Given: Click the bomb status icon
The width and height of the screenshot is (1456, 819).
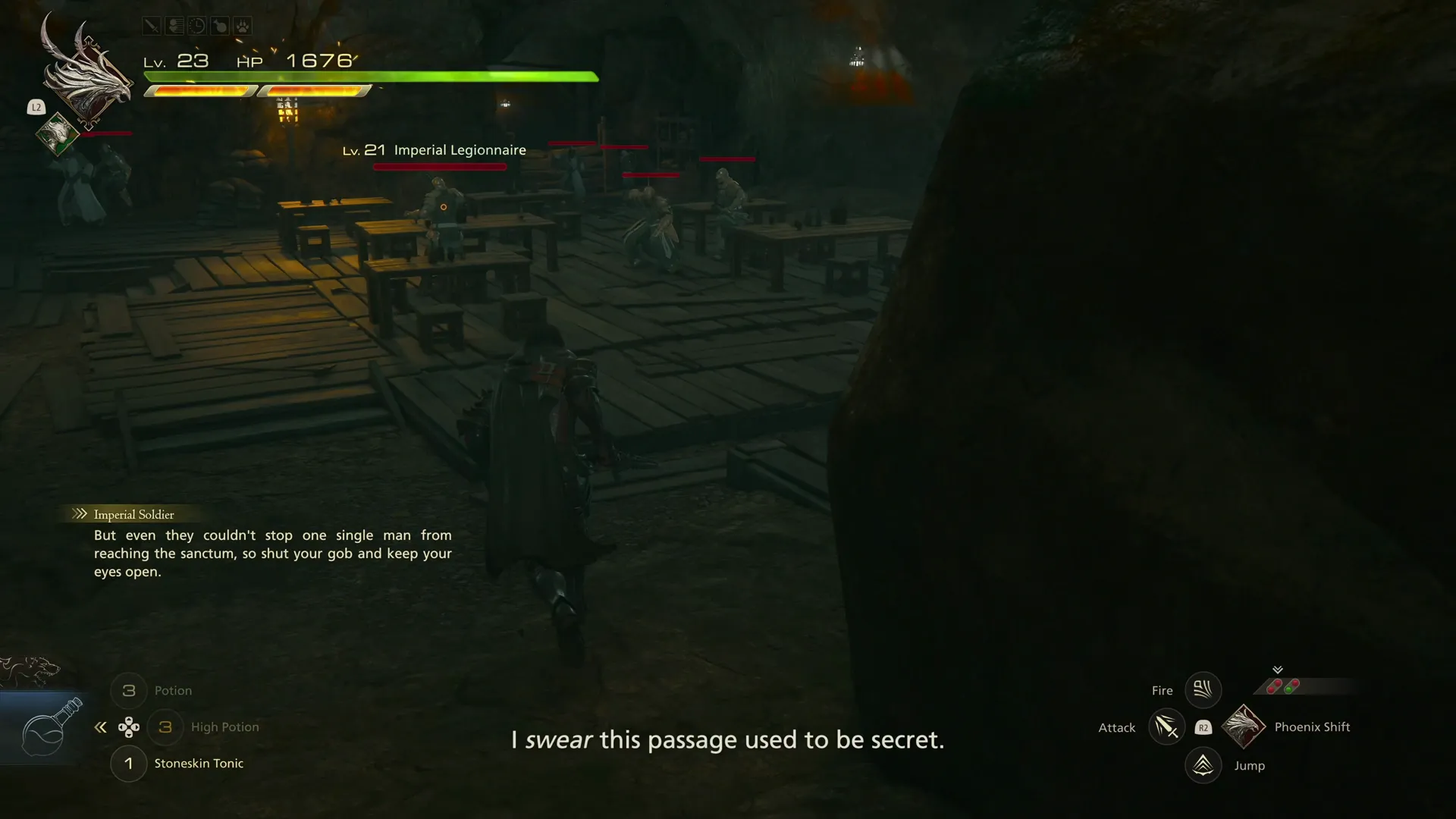Looking at the screenshot, I should tap(221, 25).
